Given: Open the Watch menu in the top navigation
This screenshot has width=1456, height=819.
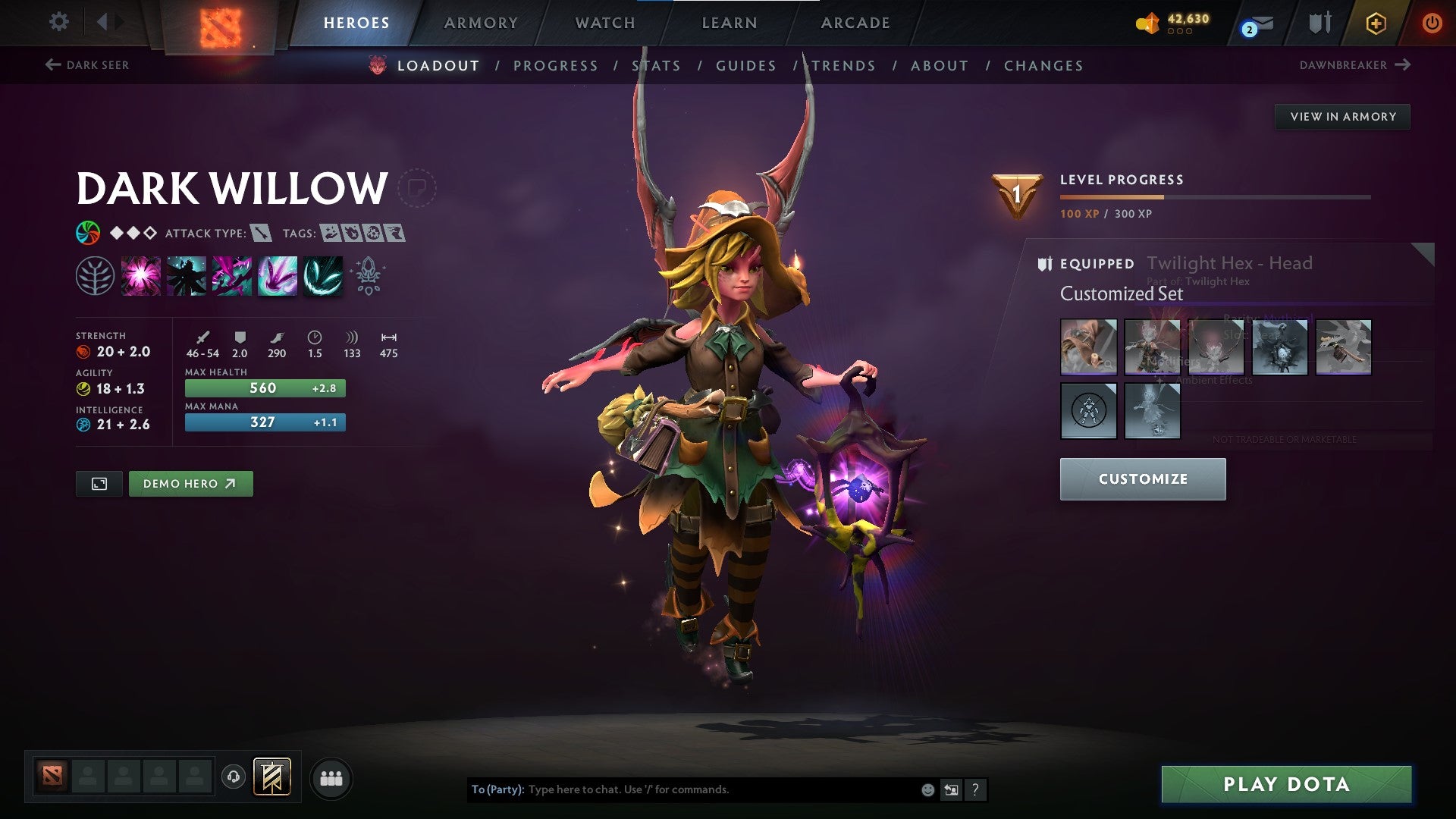Looking at the screenshot, I should (604, 22).
